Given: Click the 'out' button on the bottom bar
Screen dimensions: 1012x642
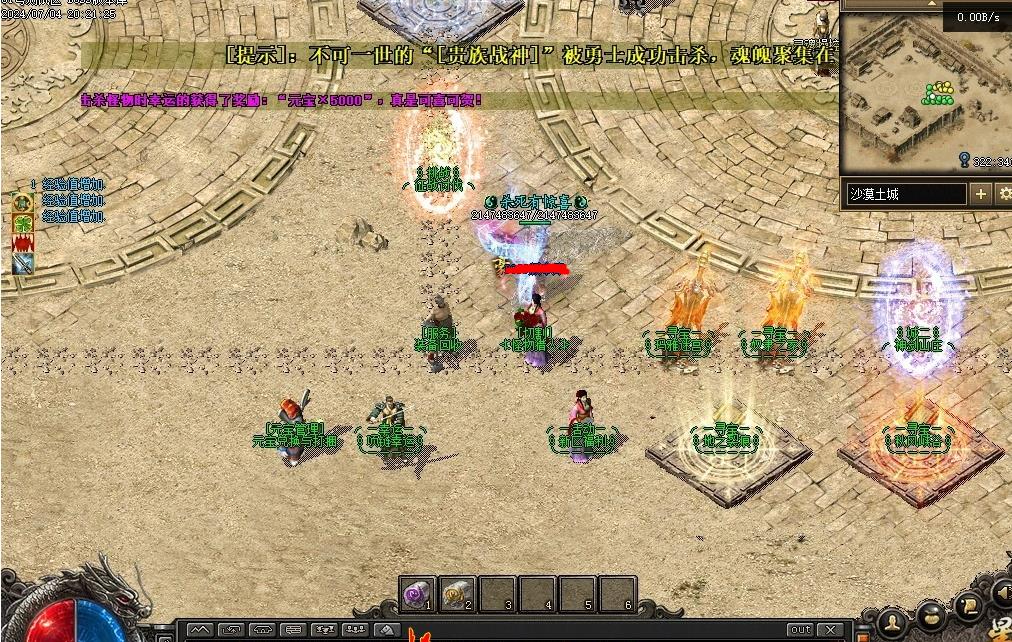Looking at the screenshot, I should pyautogui.click(x=800, y=630).
